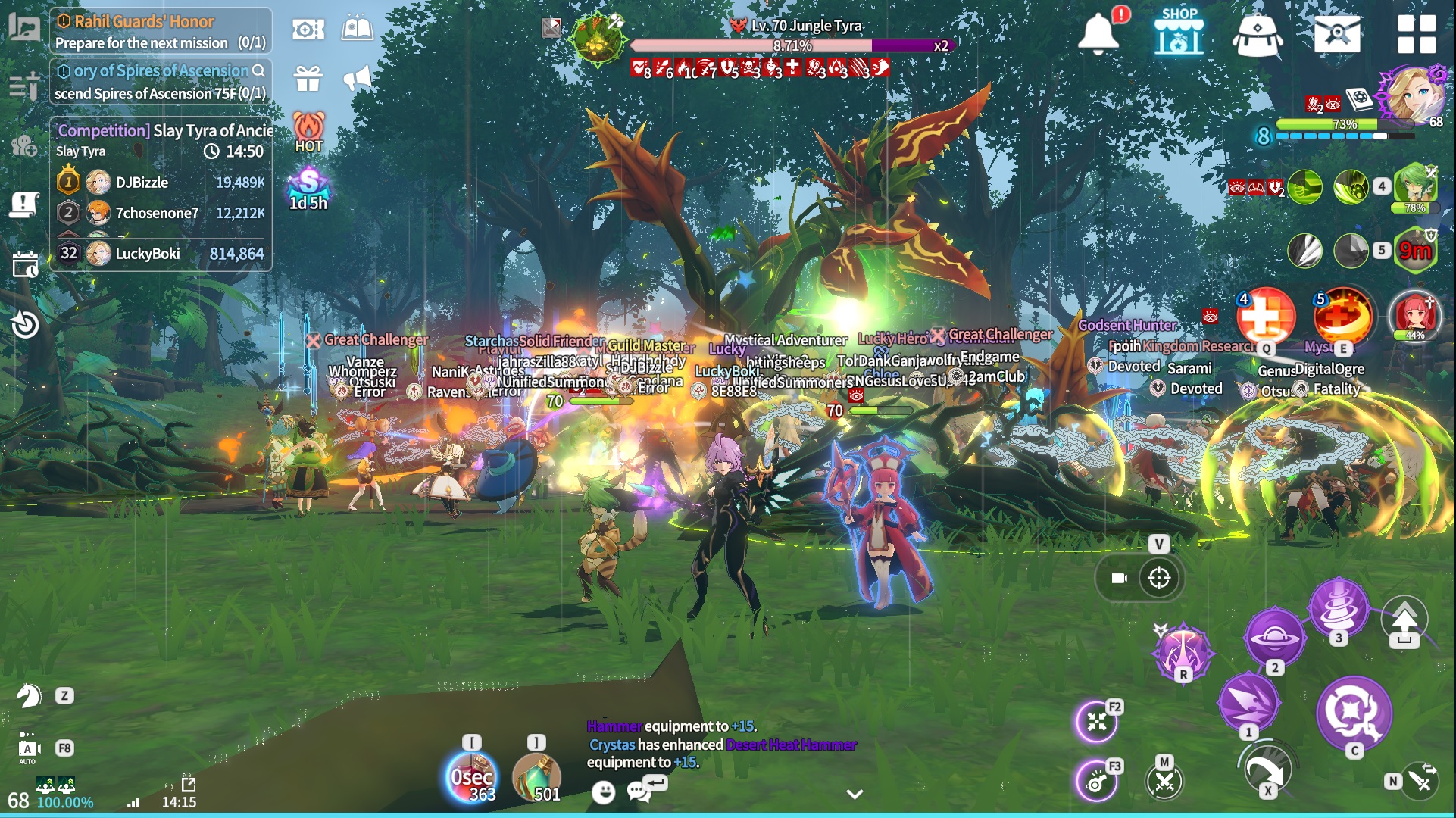Screen dimensions: 1456x818
Task: Open the HOT flame event icon
Action: [x=308, y=133]
